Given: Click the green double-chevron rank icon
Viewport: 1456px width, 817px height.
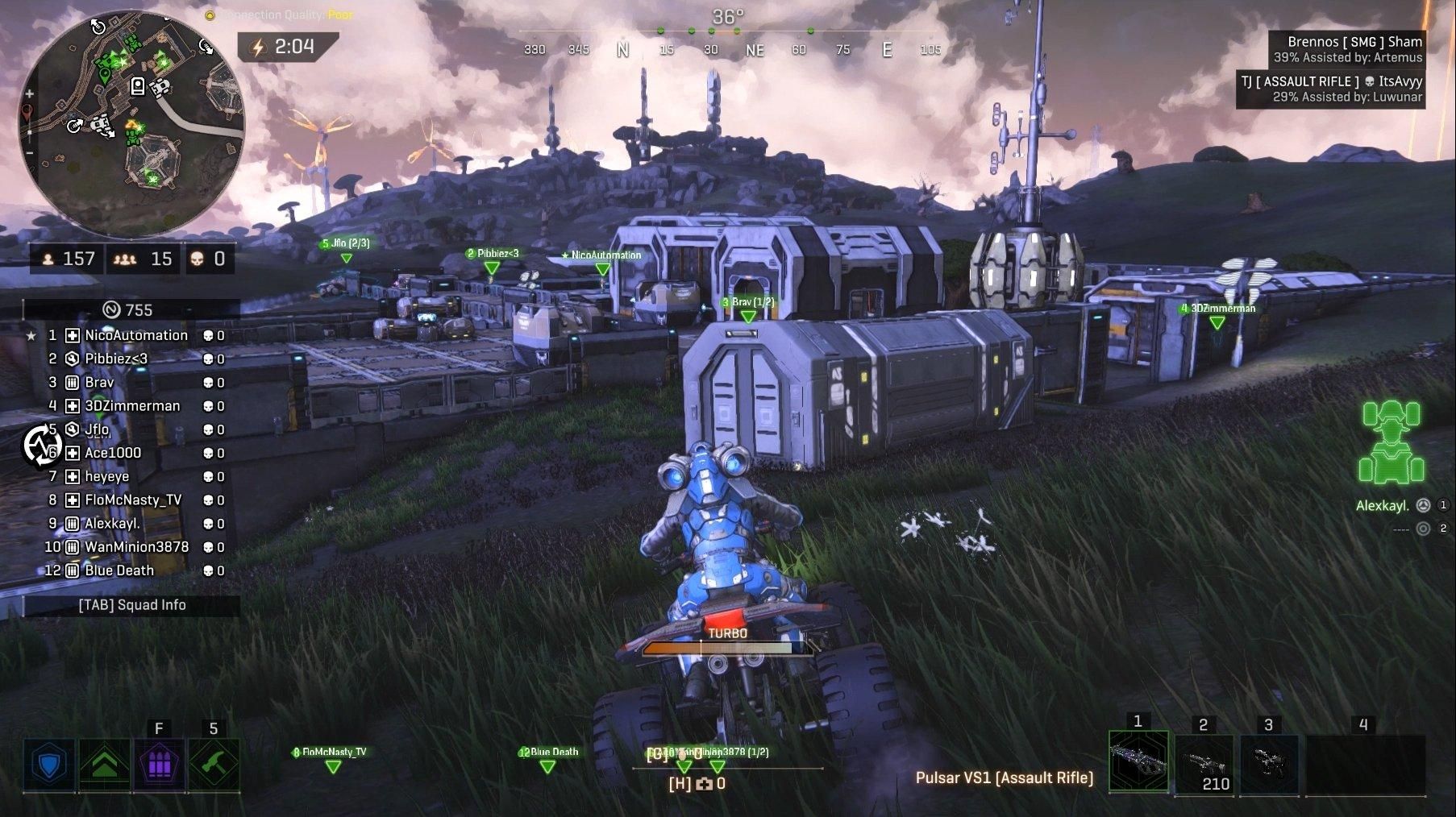Looking at the screenshot, I should click(x=104, y=764).
